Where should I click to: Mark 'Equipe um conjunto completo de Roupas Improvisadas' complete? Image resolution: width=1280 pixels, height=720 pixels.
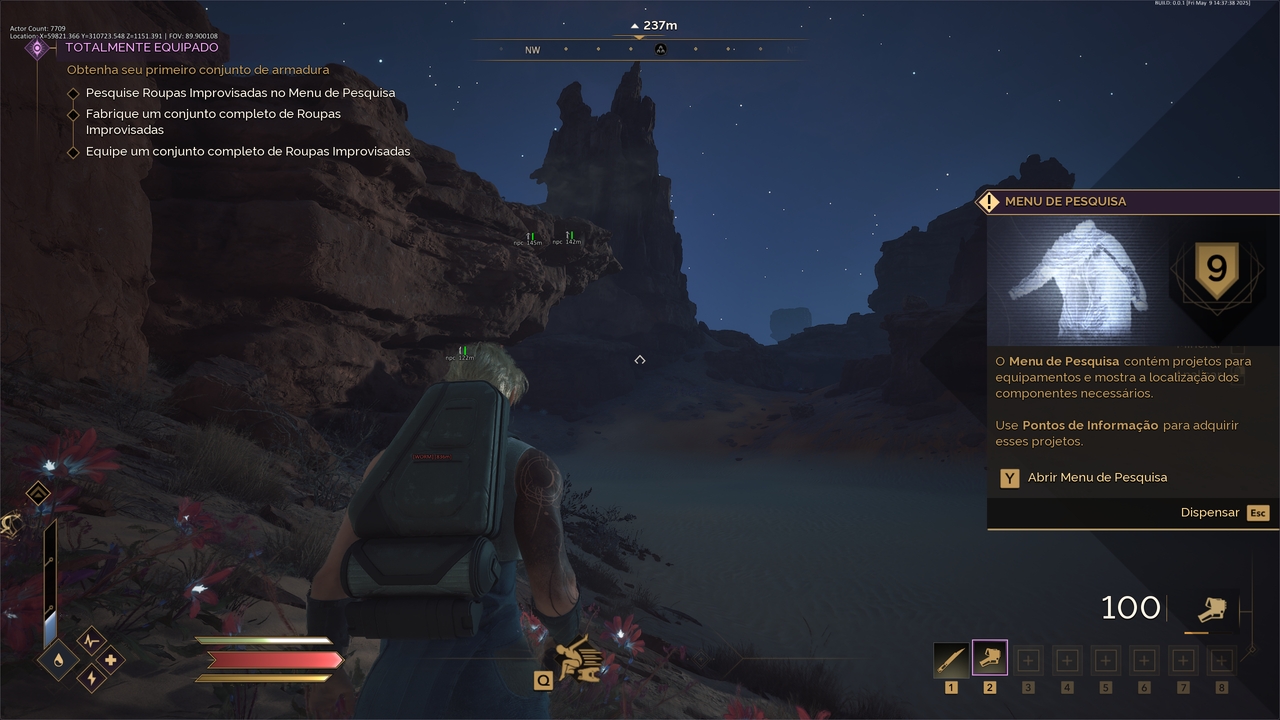pyautogui.click(x=74, y=151)
